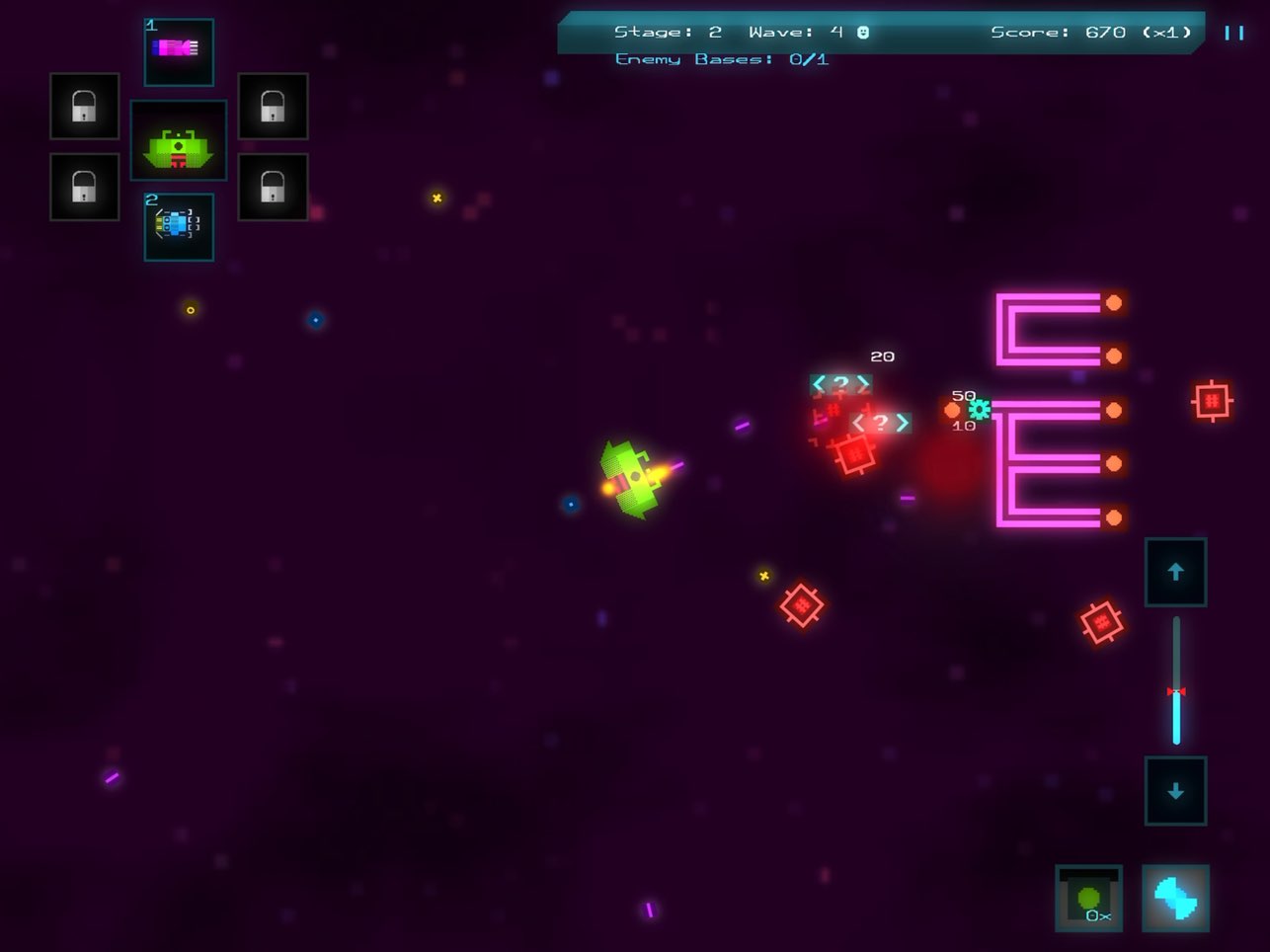This screenshot has height=952, width=1270.
Task: Select the magenta ship in slot 1
Action: tap(179, 50)
